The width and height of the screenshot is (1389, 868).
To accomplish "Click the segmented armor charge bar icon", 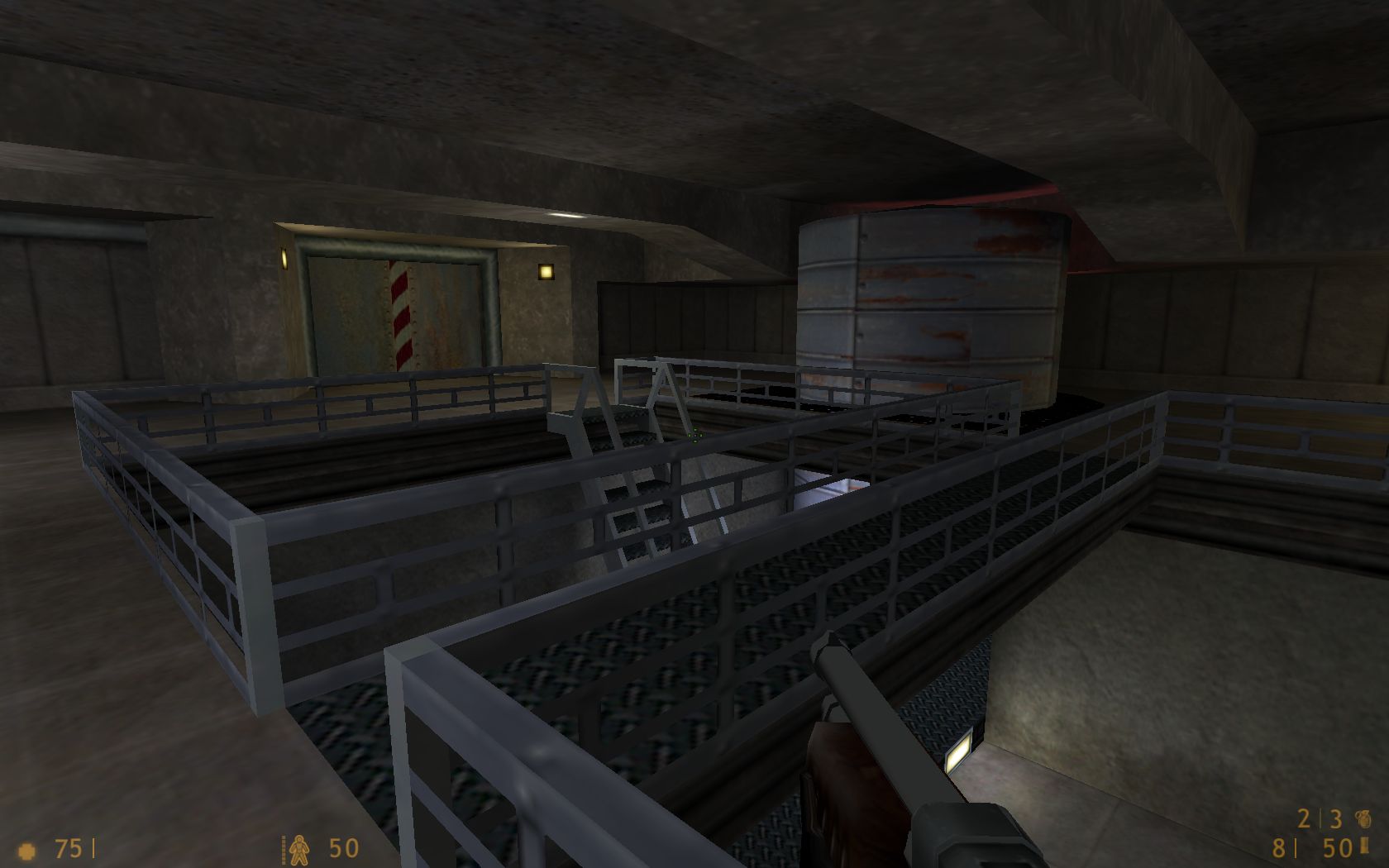I will tap(285, 849).
